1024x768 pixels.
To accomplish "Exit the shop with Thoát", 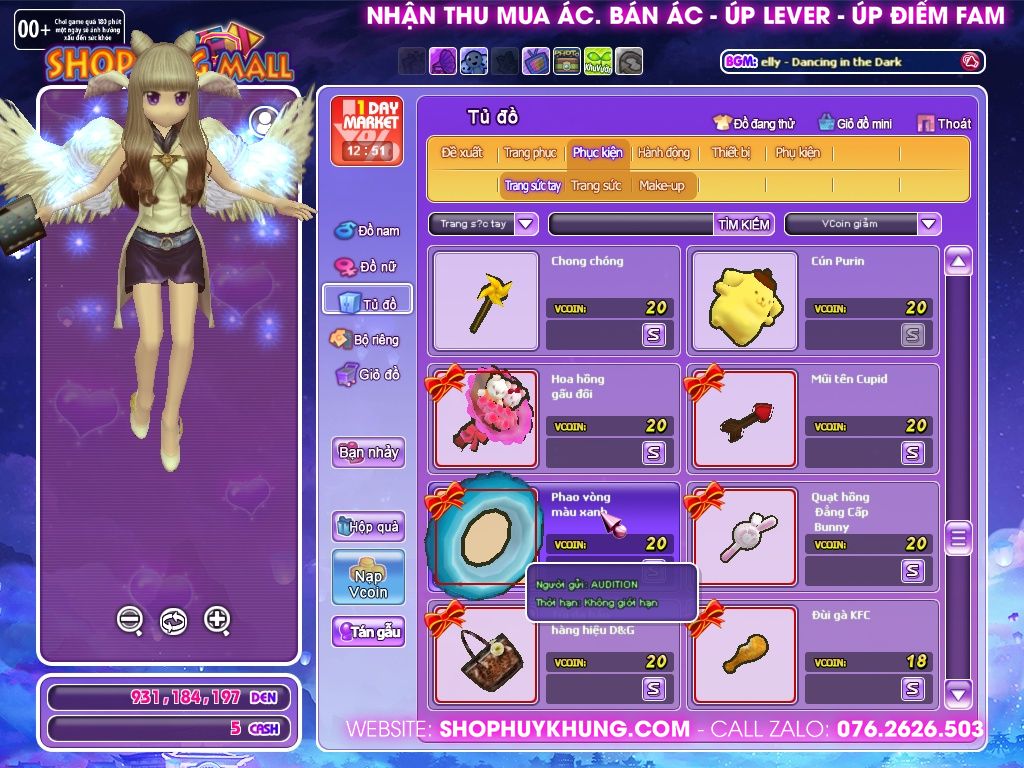I will pyautogui.click(x=943, y=123).
